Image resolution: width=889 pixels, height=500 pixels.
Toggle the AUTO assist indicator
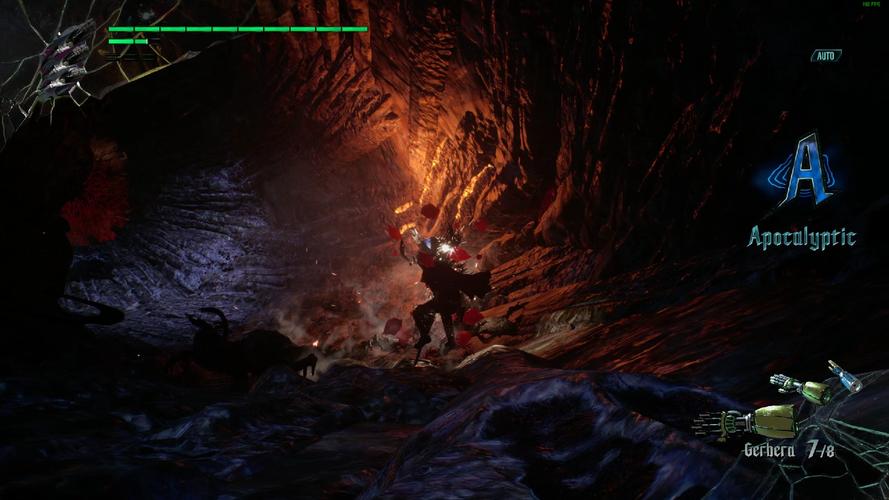point(825,56)
